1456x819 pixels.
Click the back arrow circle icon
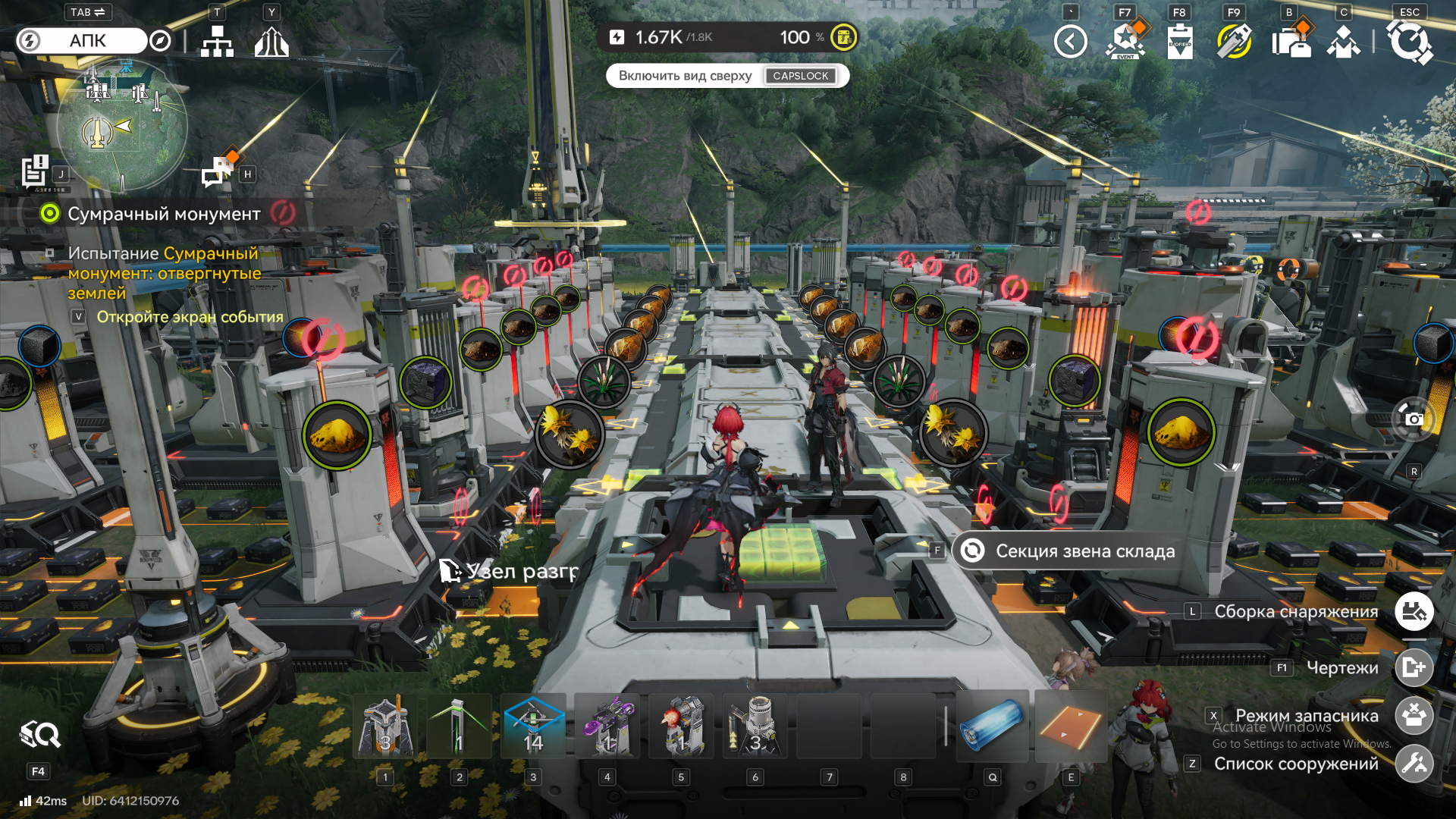1070,42
